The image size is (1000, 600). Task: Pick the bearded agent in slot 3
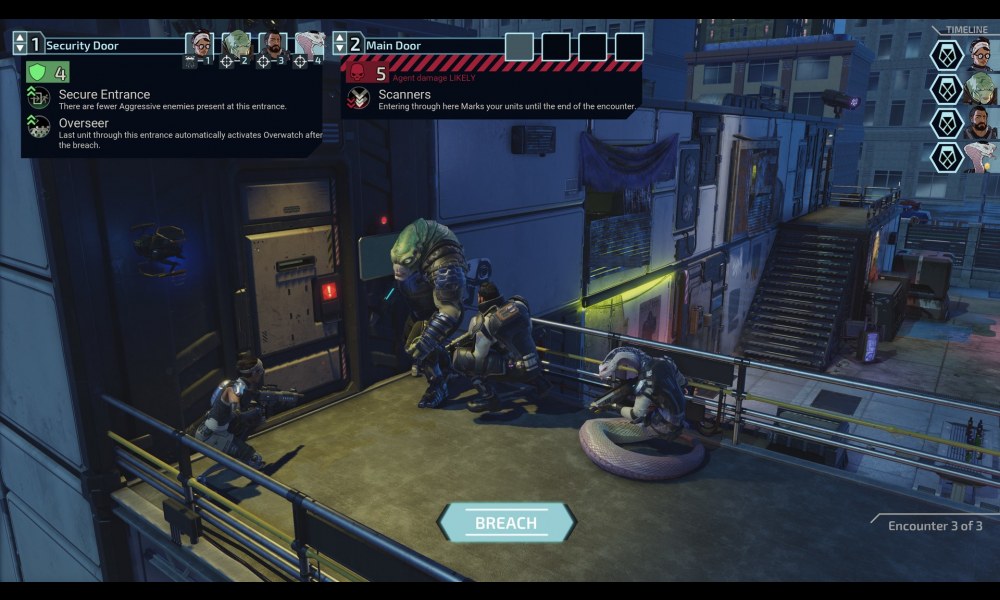[272, 45]
